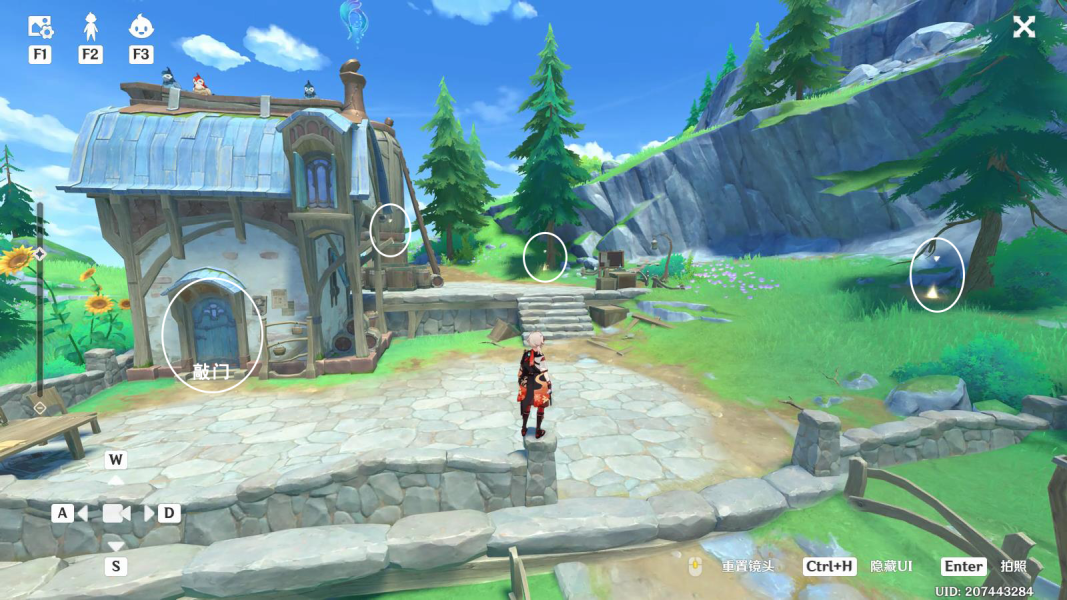Click the zoom slider's top diamond handle
The height and width of the screenshot is (600, 1067).
tap(40, 254)
